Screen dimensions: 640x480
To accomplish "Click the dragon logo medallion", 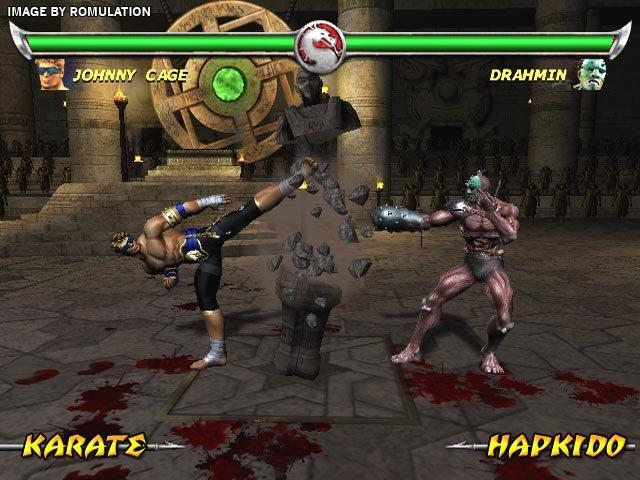I will pyautogui.click(x=320, y=43).
